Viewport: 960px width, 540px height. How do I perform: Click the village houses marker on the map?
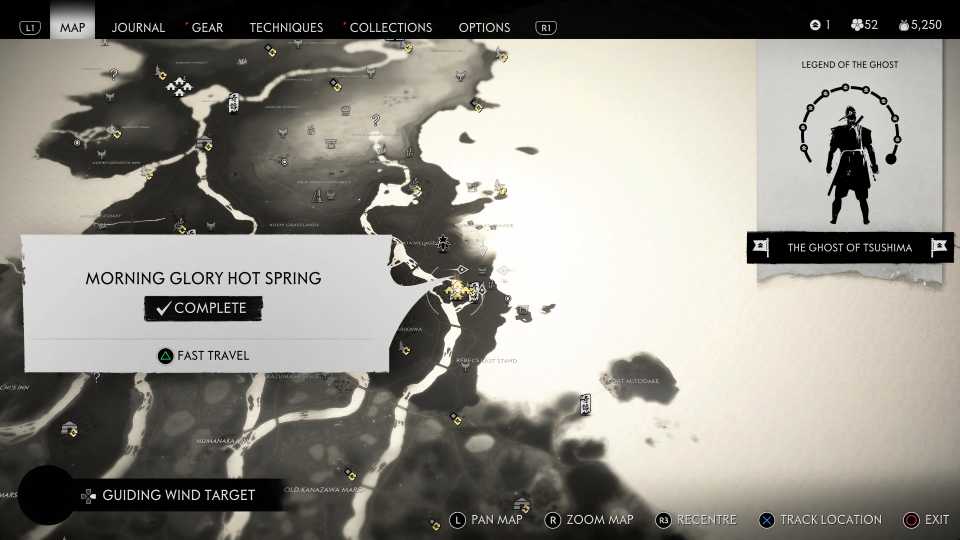[x=179, y=87]
